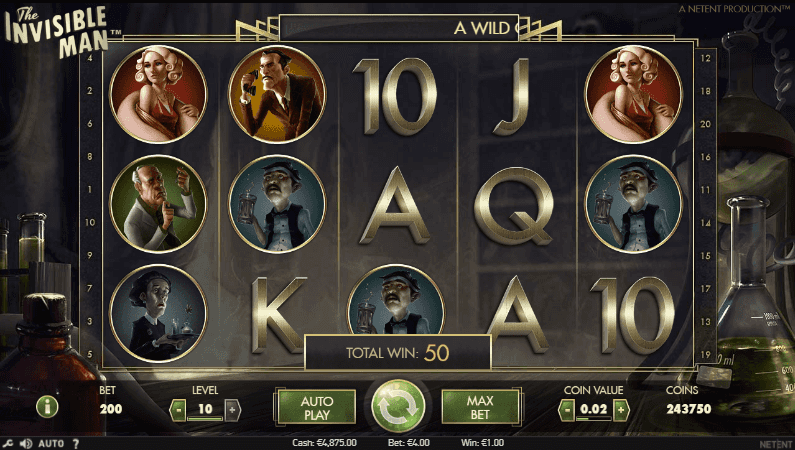This screenshot has width=795, height=450.
Task: Increase the bet level by one
Action: (x=232, y=409)
